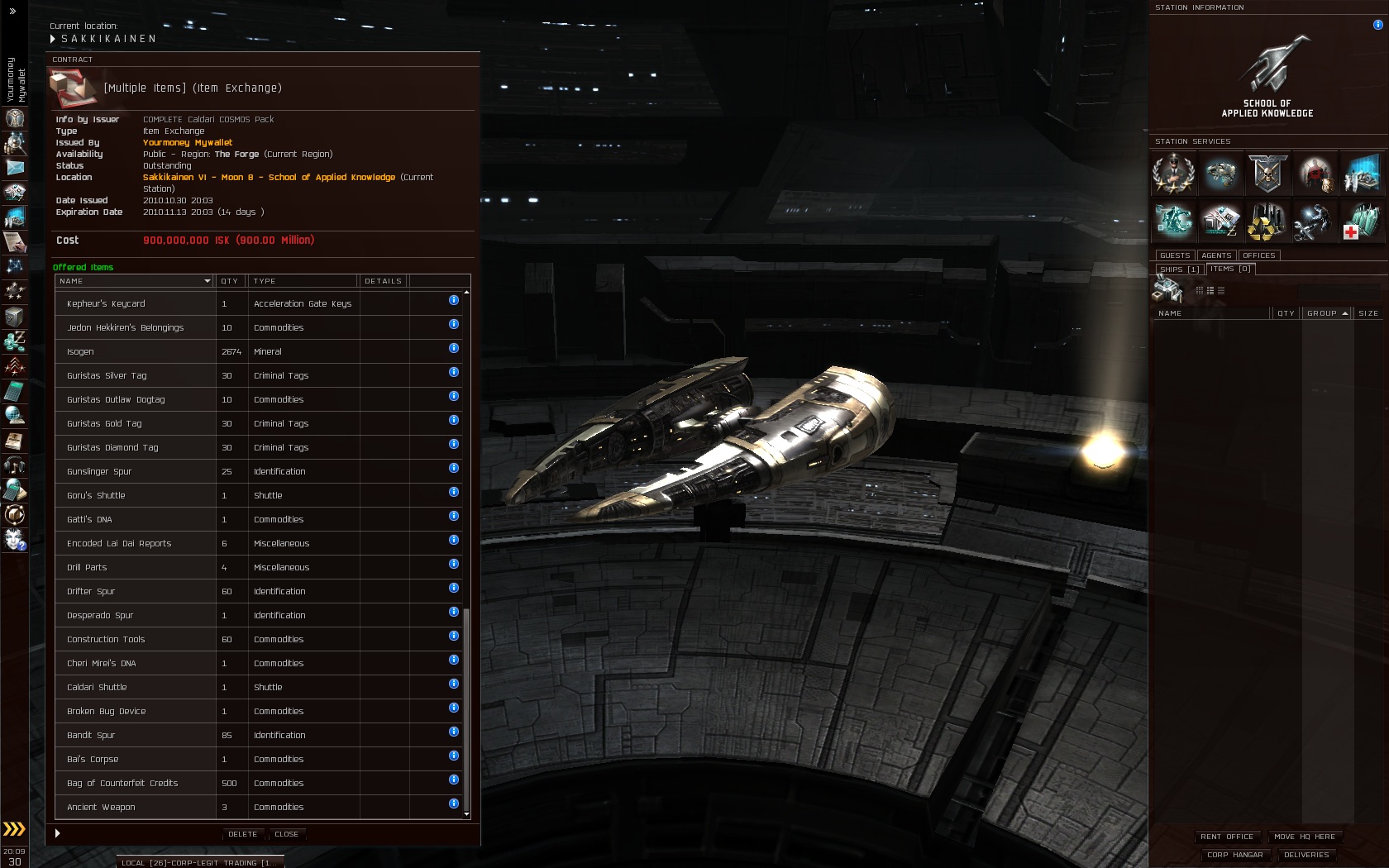Viewport: 1389px width, 868px height.
Task: Rent an office at this station
Action: (x=1227, y=837)
